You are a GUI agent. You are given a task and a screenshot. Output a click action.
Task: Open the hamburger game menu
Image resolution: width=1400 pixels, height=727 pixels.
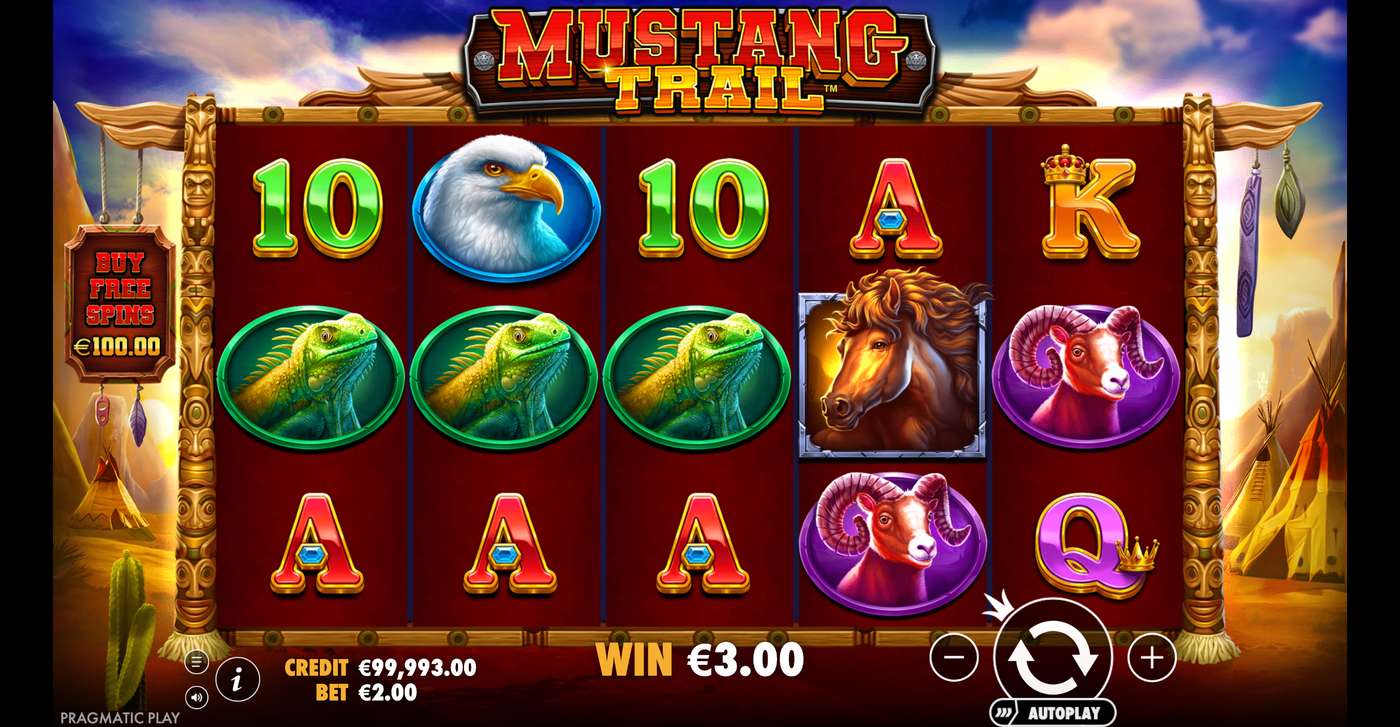[196, 660]
